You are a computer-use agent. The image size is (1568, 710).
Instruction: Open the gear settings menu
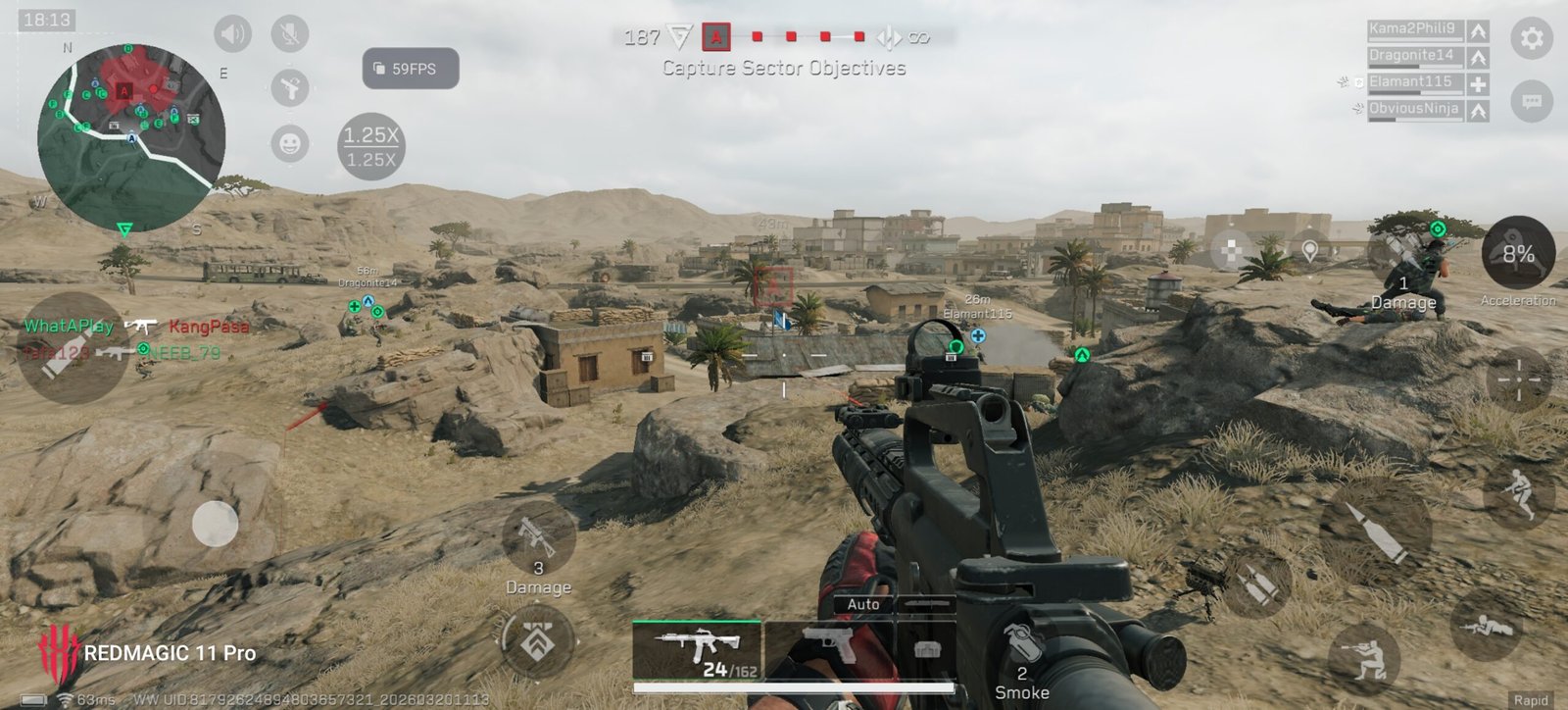pos(1531,39)
